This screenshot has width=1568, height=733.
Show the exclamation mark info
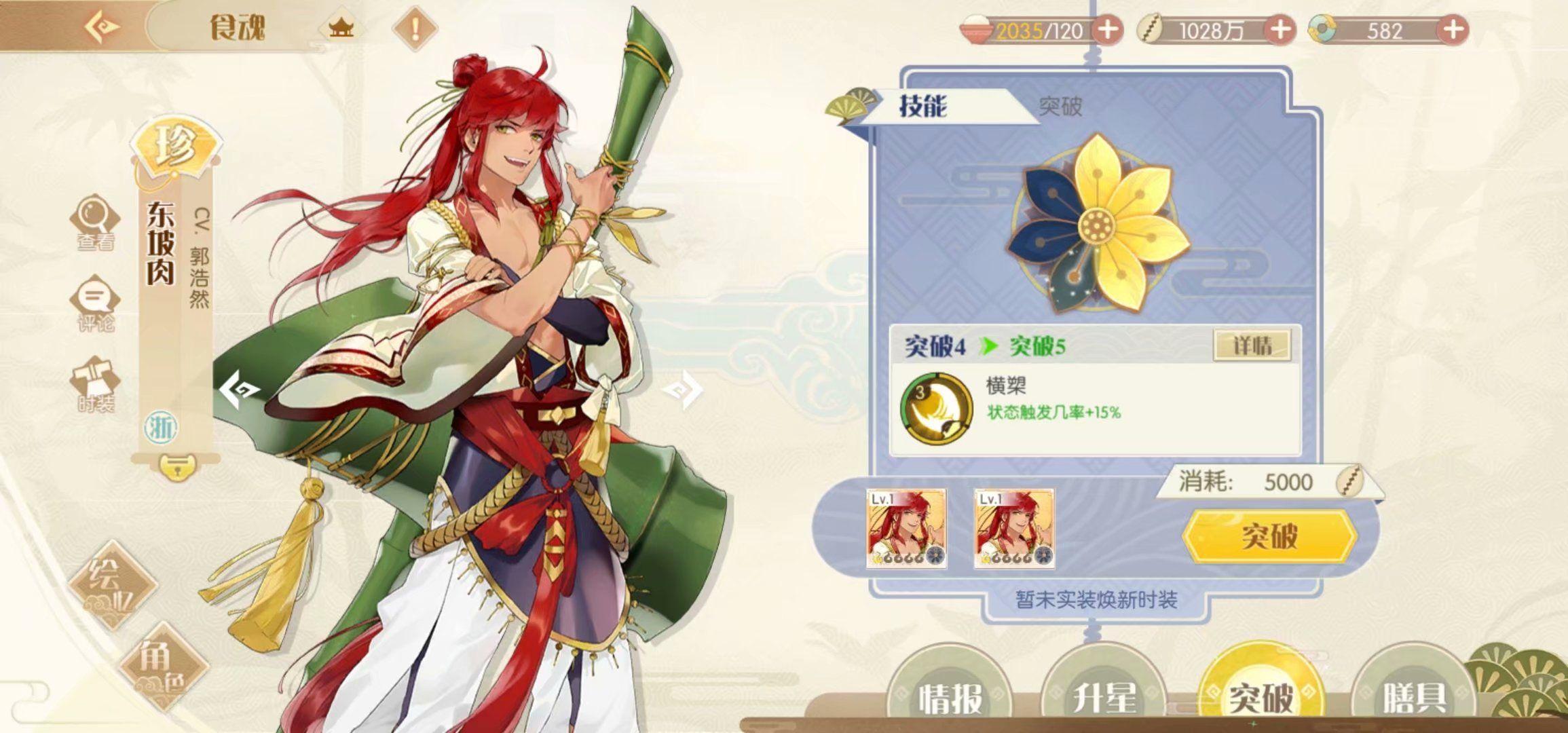pos(415,29)
